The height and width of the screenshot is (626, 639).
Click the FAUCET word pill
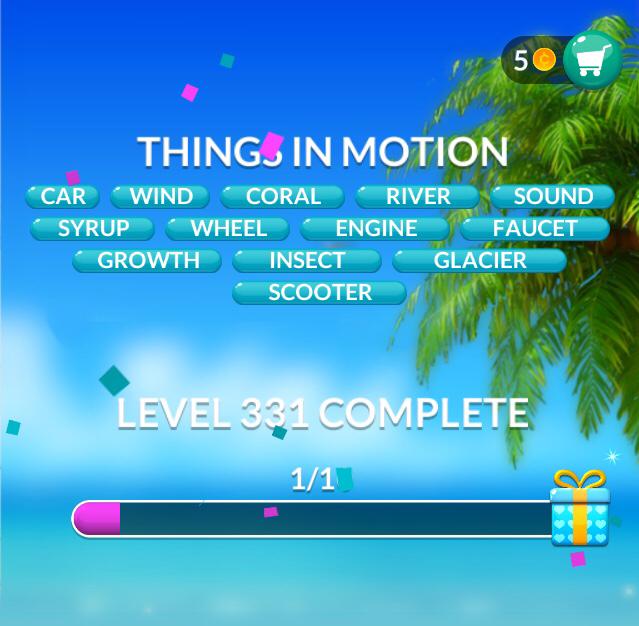coord(535,228)
